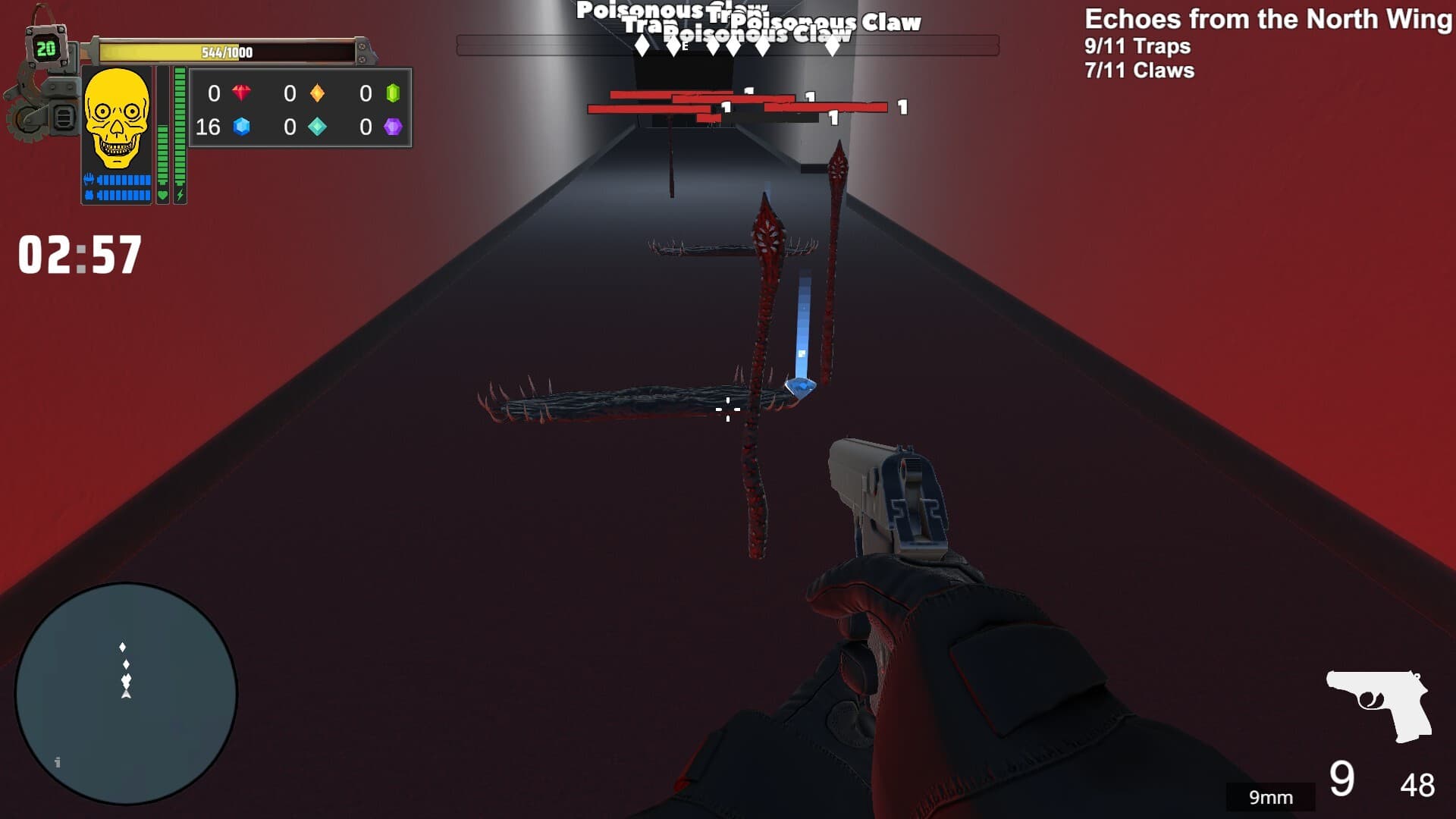Click the green emerald gem icon

394,92
